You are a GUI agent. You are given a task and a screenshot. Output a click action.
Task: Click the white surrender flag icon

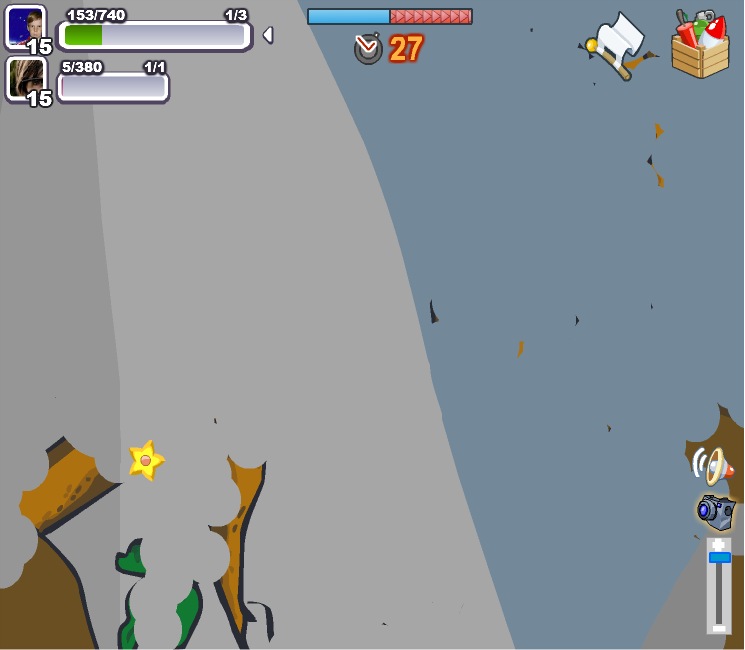pyautogui.click(x=620, y=43)
